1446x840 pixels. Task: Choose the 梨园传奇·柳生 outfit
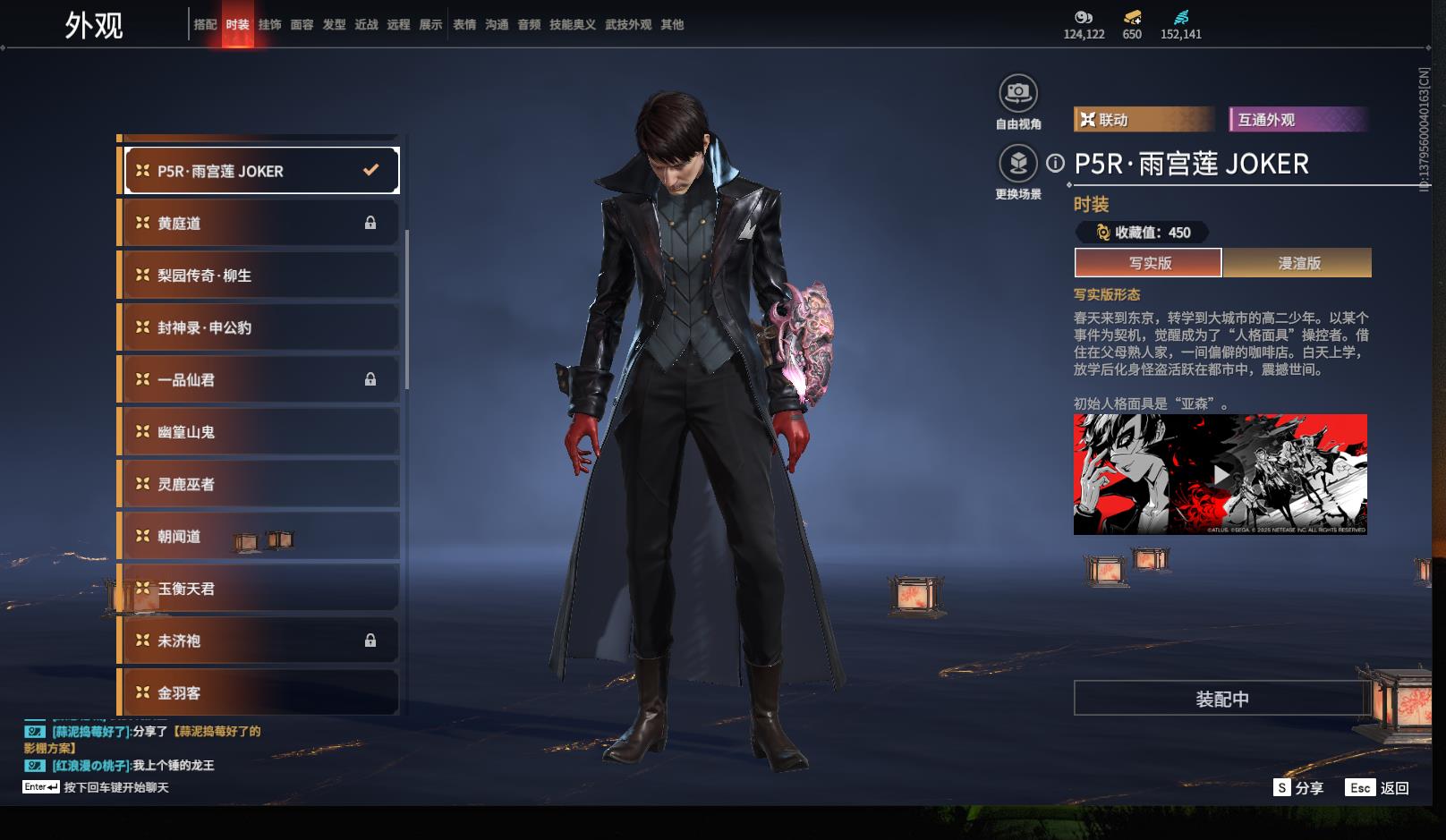tap(259, 276)
